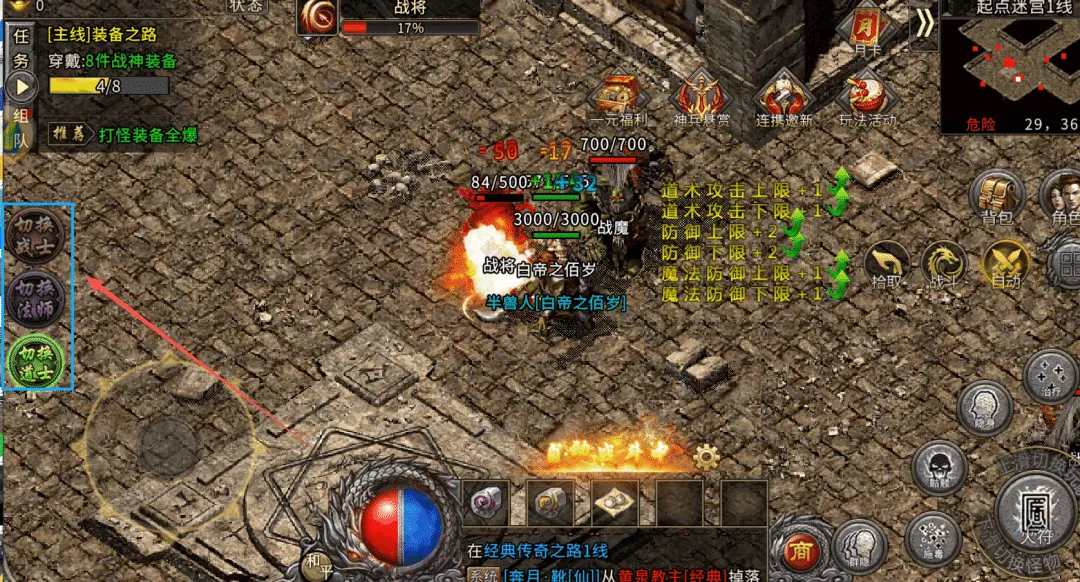Toggle 自动 auto-combat button

click(1005, 266)
